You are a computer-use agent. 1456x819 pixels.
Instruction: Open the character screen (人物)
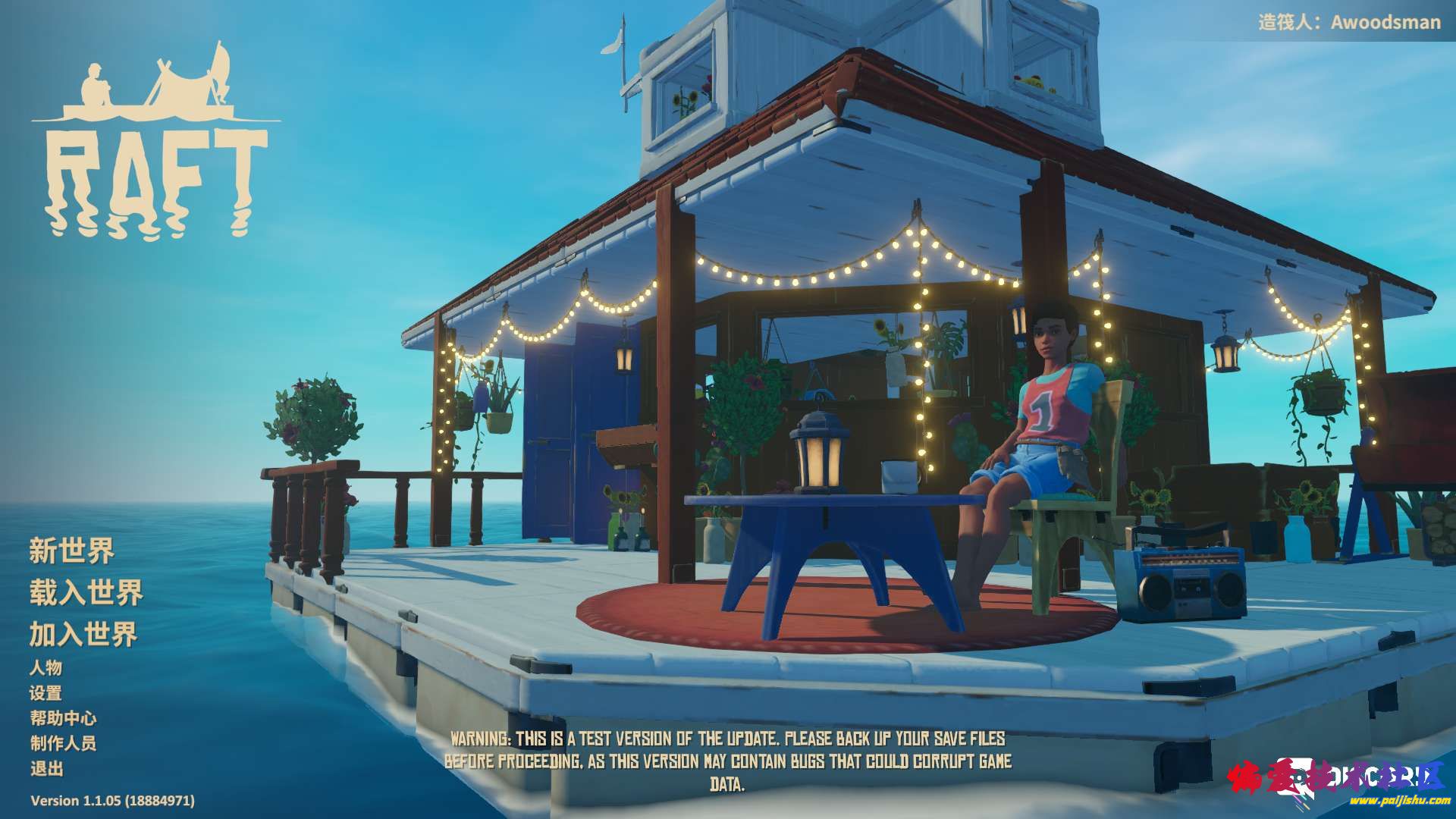(46, 667)
